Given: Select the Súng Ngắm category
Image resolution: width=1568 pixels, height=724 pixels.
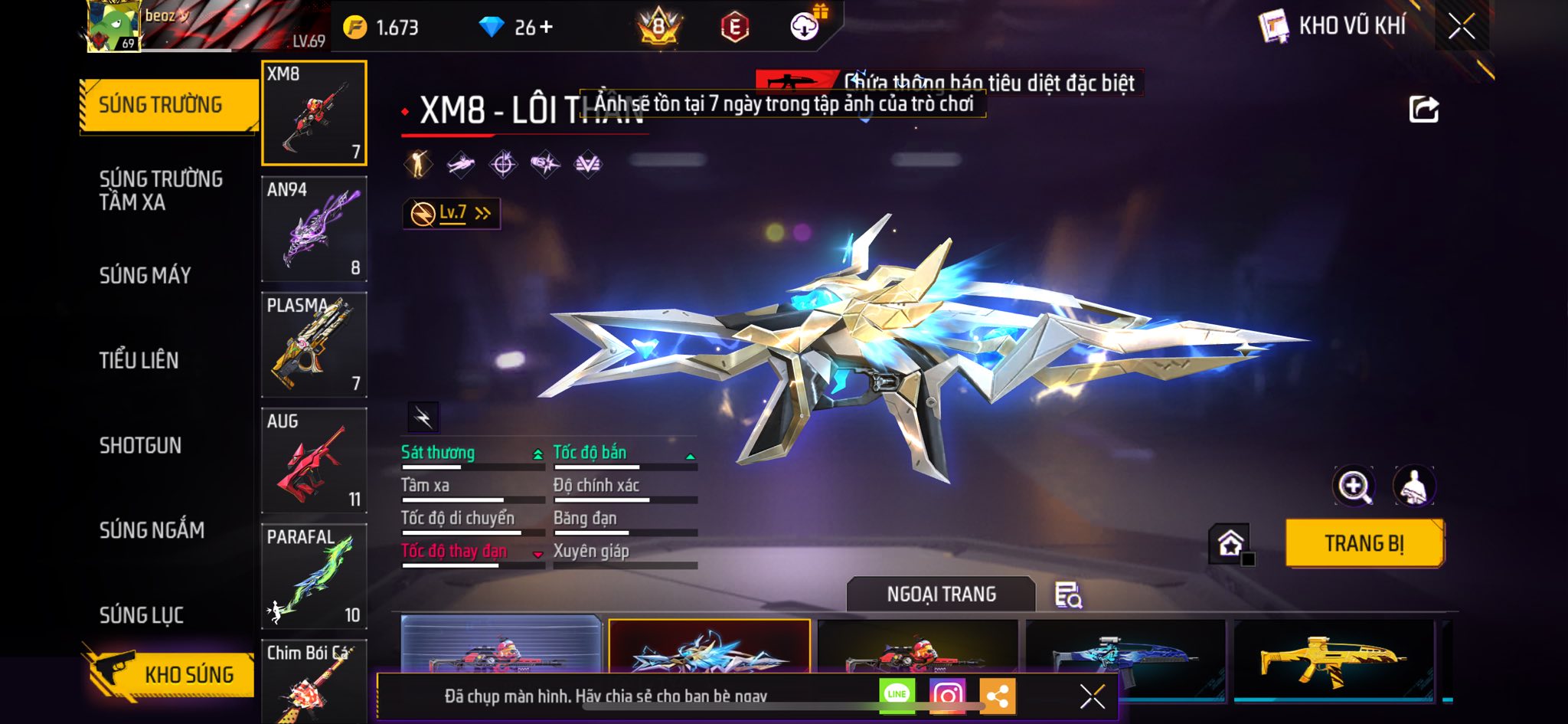Looking at the screenshot, I should coord(152,529).
